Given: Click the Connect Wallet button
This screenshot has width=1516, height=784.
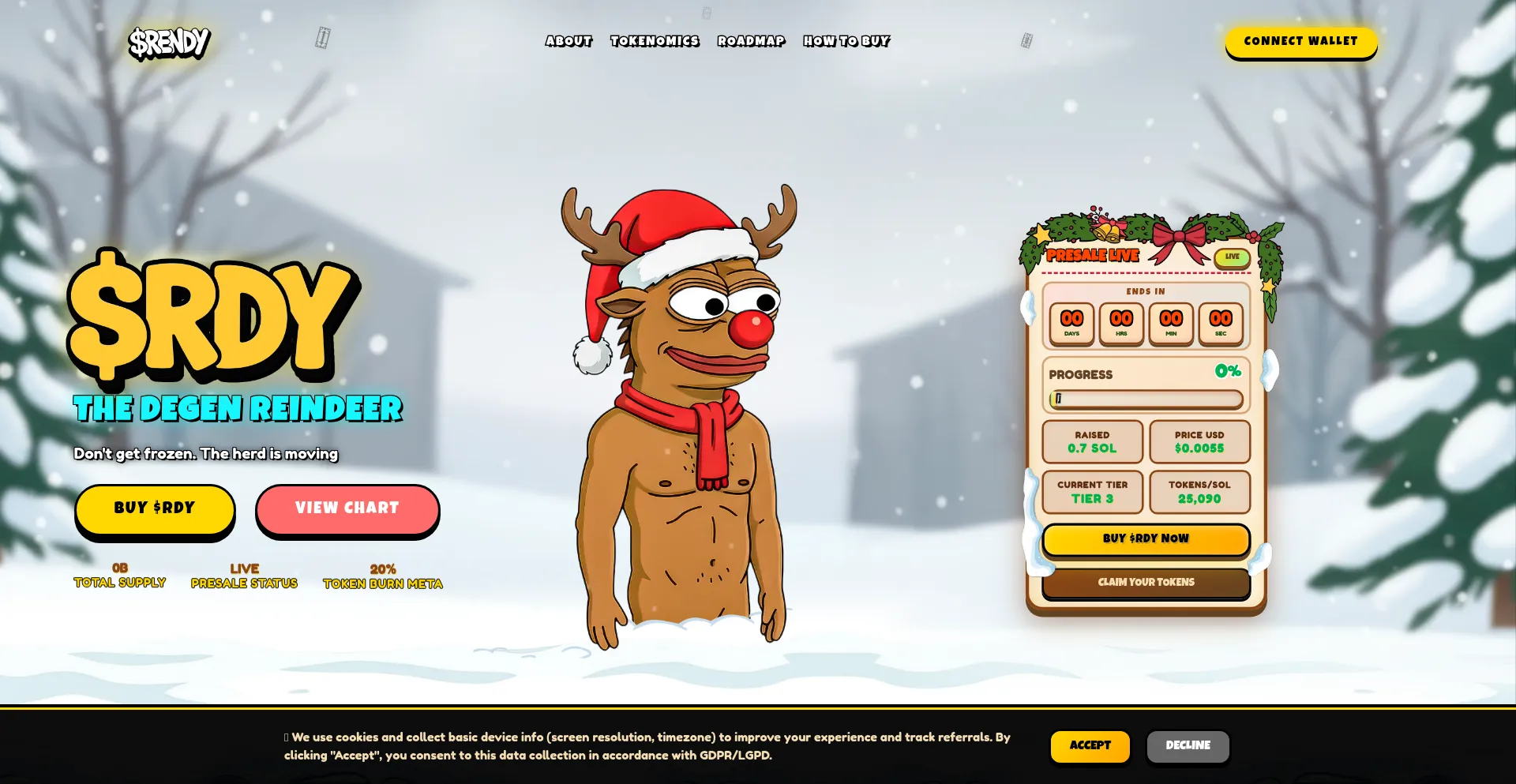Looking at the screenshot, I should 1300,41.
